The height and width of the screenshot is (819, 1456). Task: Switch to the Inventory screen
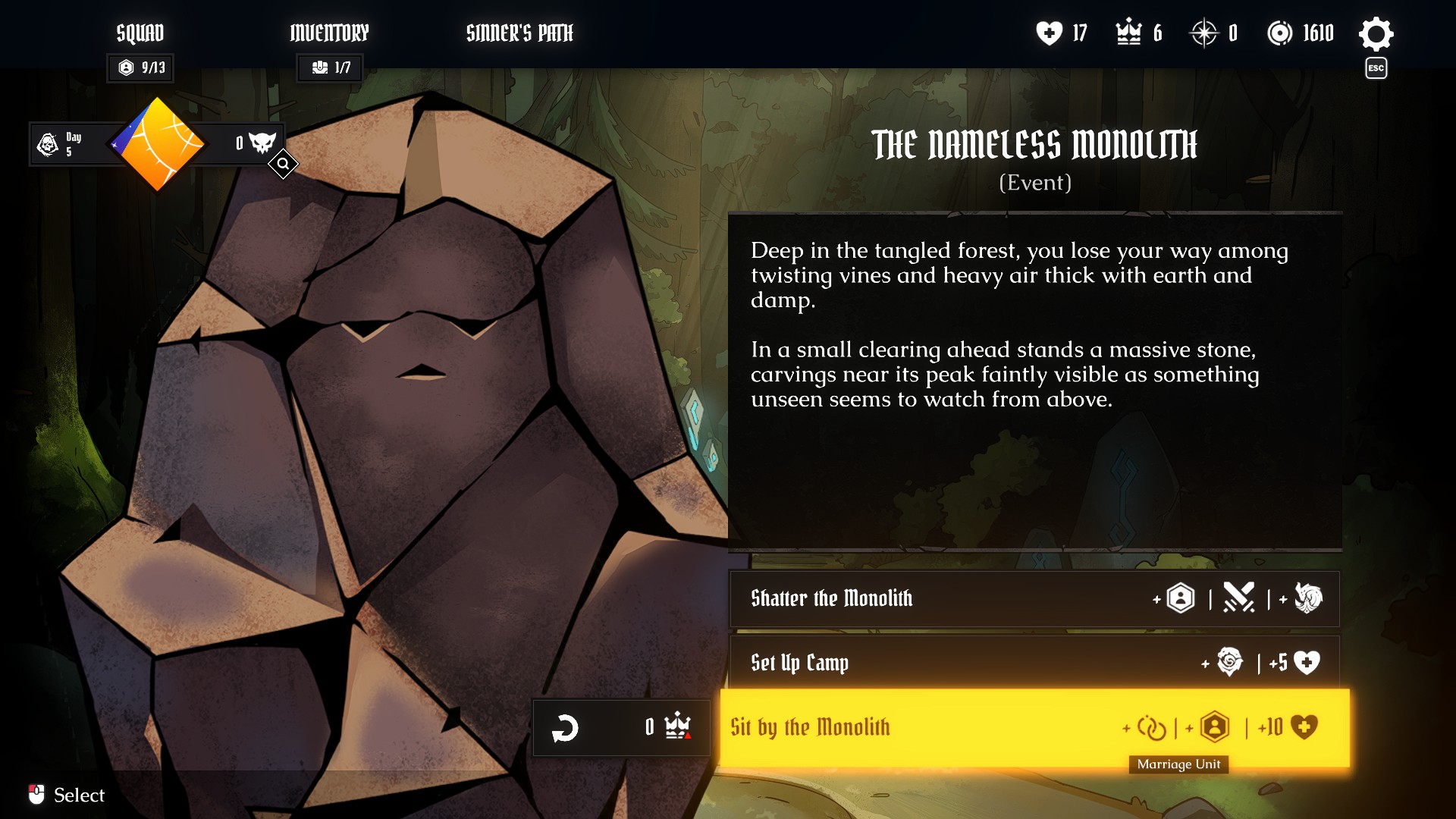coord(329,33)
